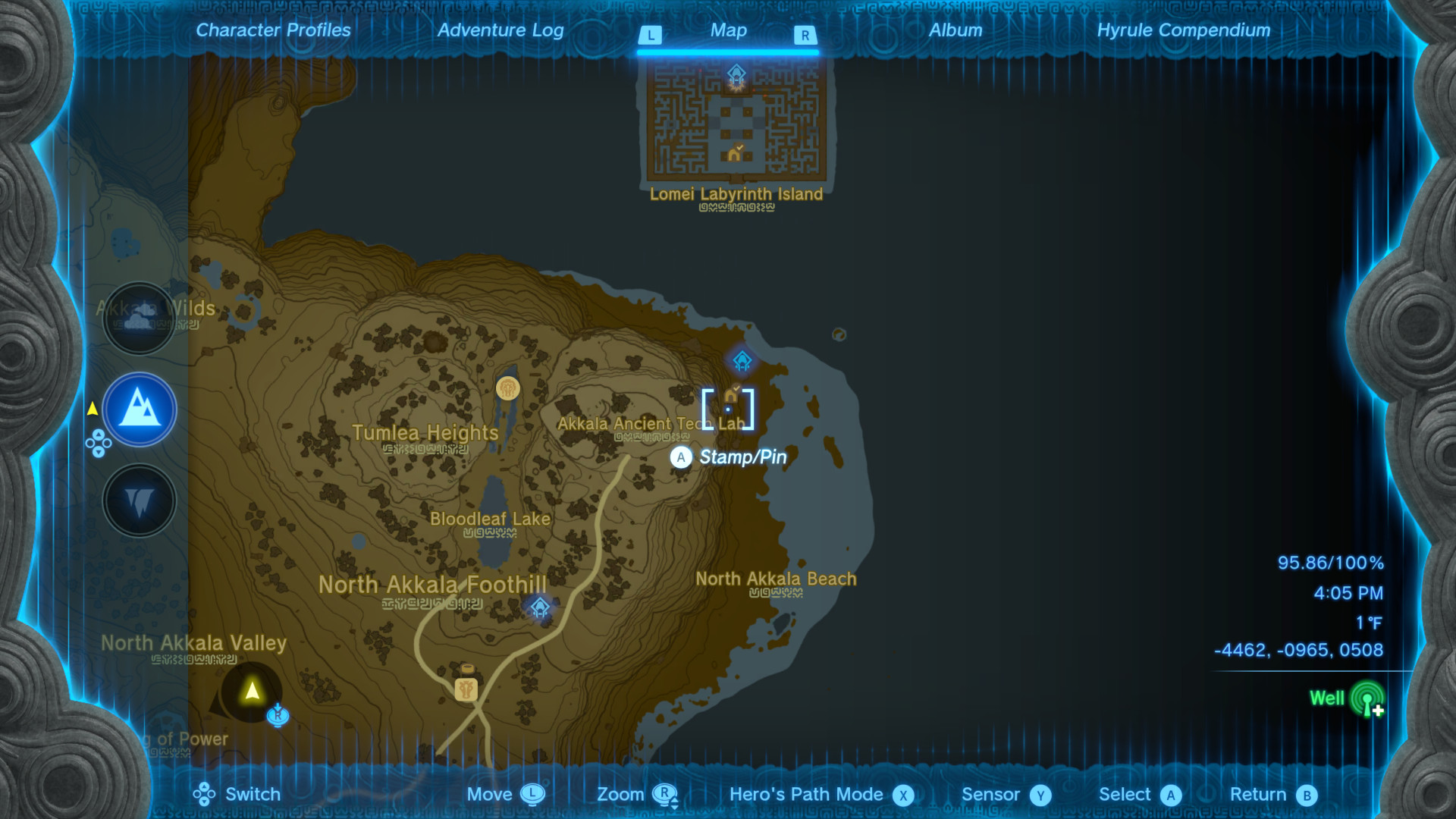Viewport: 1456px width, 819px height.
Task: Select the Zonai Device Dispenser icon above the stable
Action: click(x=467, y=667)
